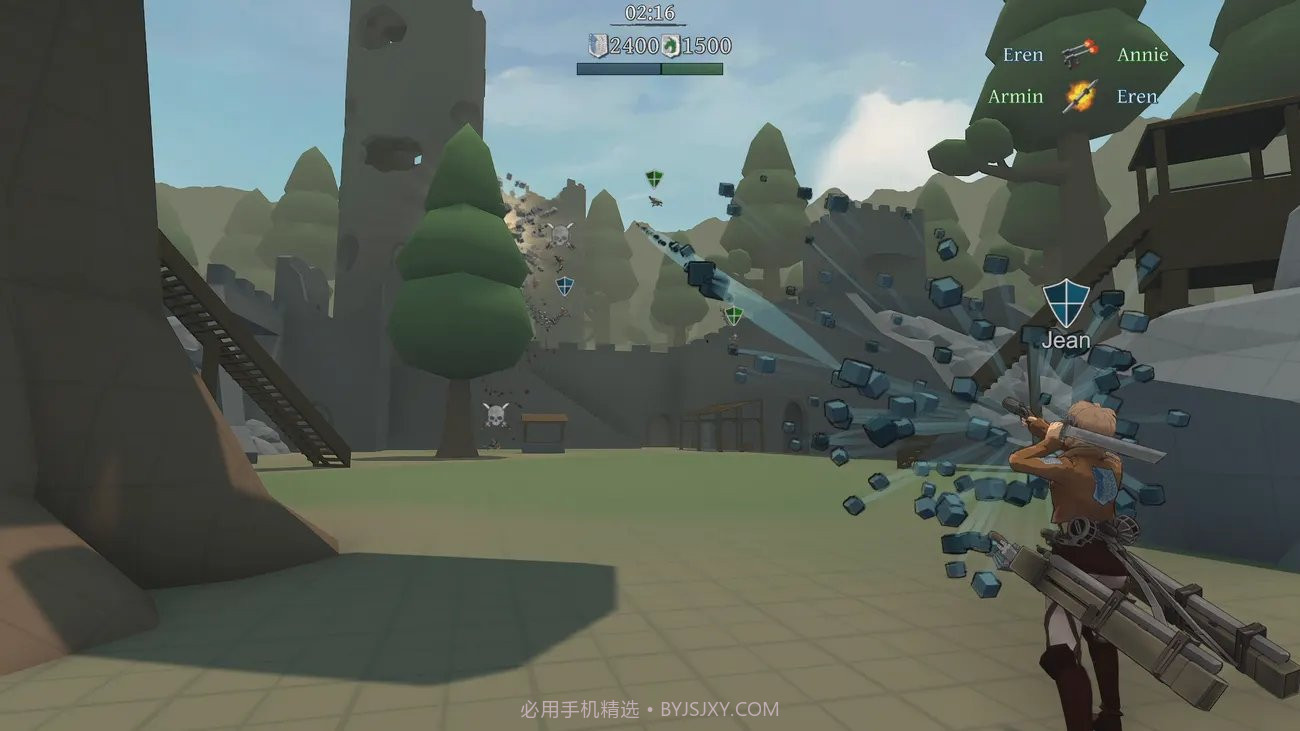
Task: Toggle the Armin name in the kill feed
Action: coord(1016,96)
